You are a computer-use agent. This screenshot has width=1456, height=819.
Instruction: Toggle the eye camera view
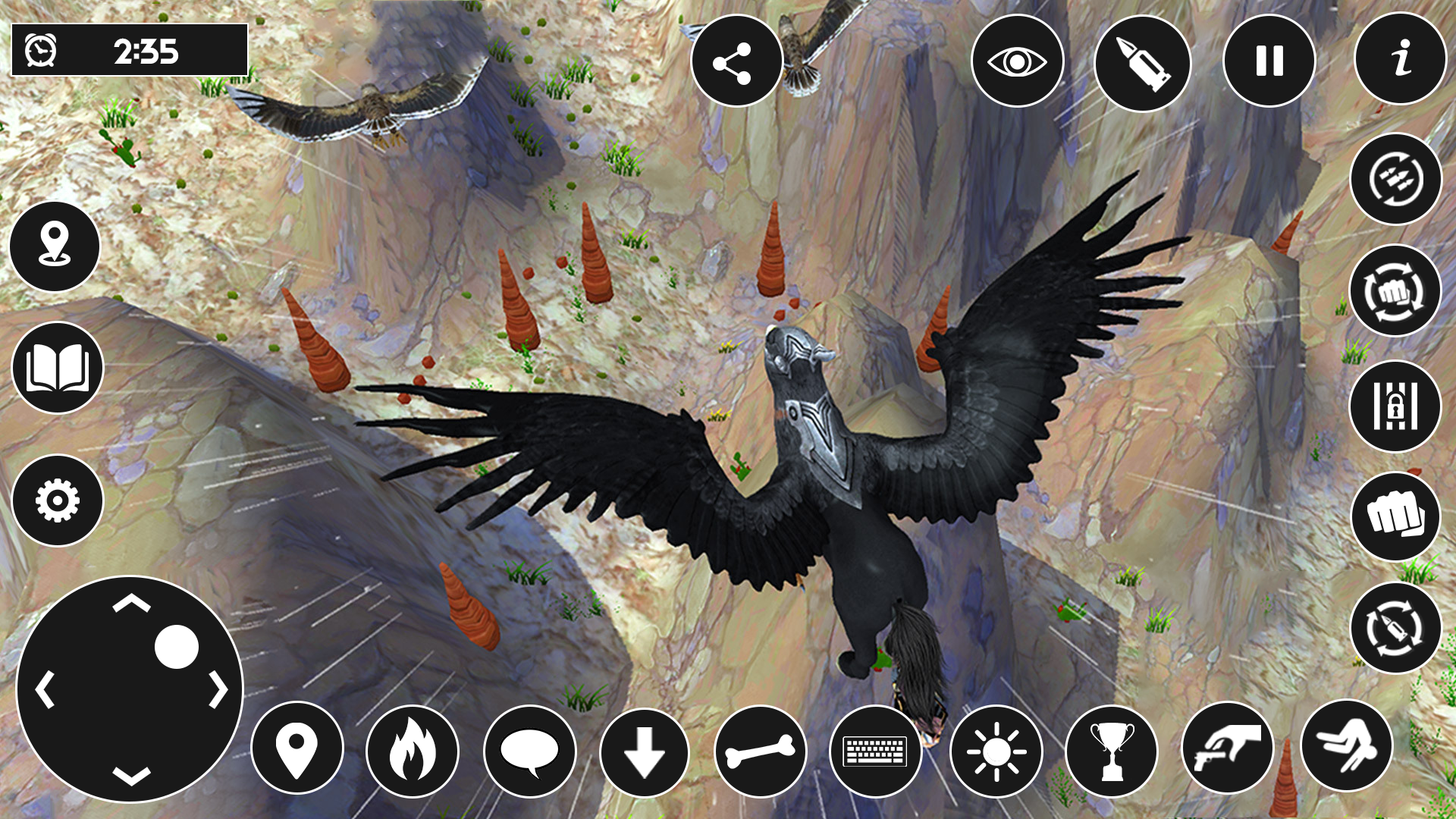pyautogui.click(x=1018, y=62)
